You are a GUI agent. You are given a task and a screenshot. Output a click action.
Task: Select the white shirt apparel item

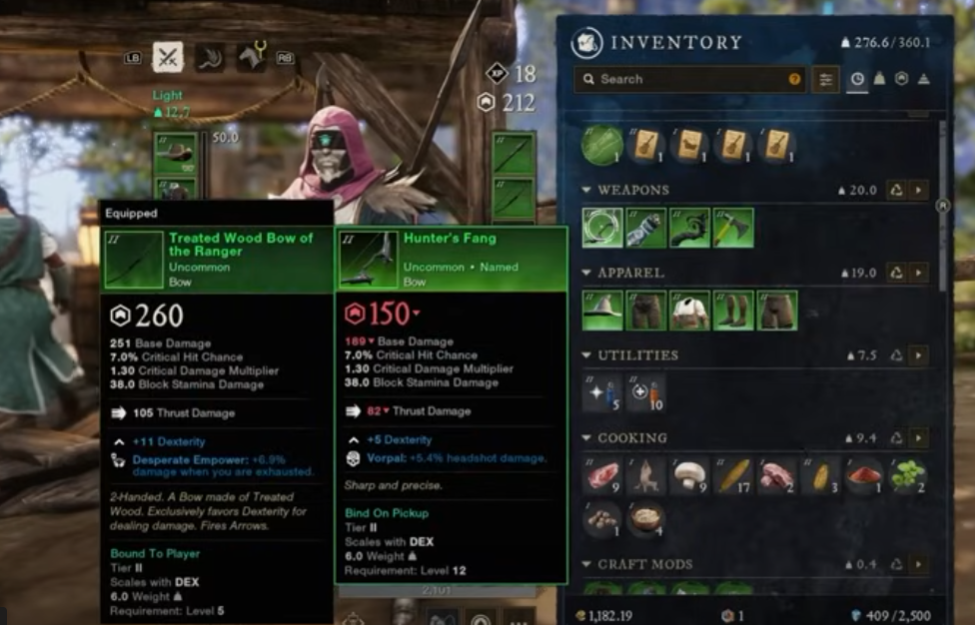pos(690,310)
